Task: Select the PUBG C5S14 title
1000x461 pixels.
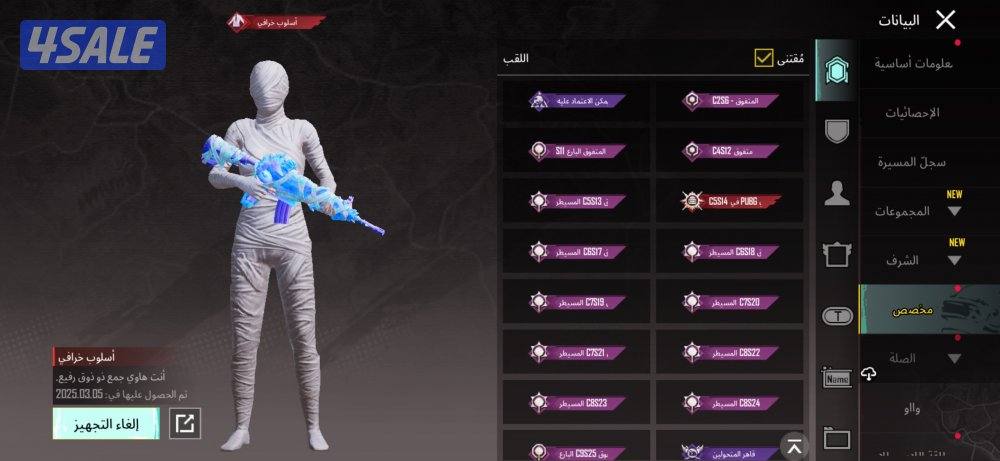Action: [x=730, y=201]
